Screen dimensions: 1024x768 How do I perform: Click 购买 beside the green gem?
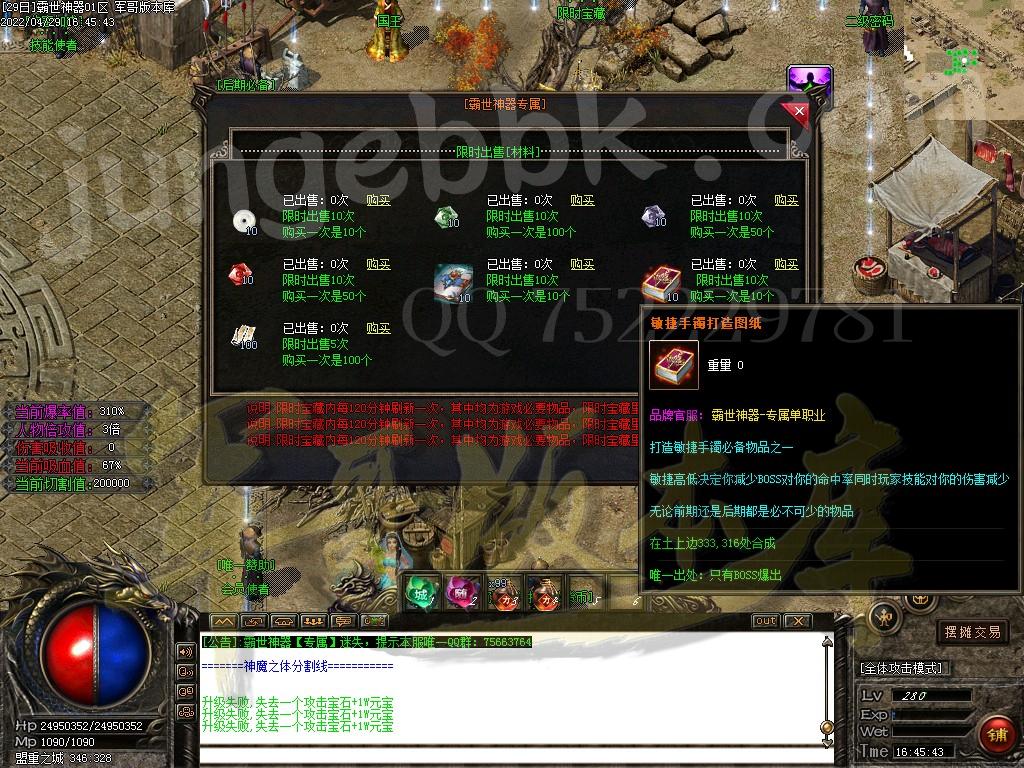pos(582,201)
